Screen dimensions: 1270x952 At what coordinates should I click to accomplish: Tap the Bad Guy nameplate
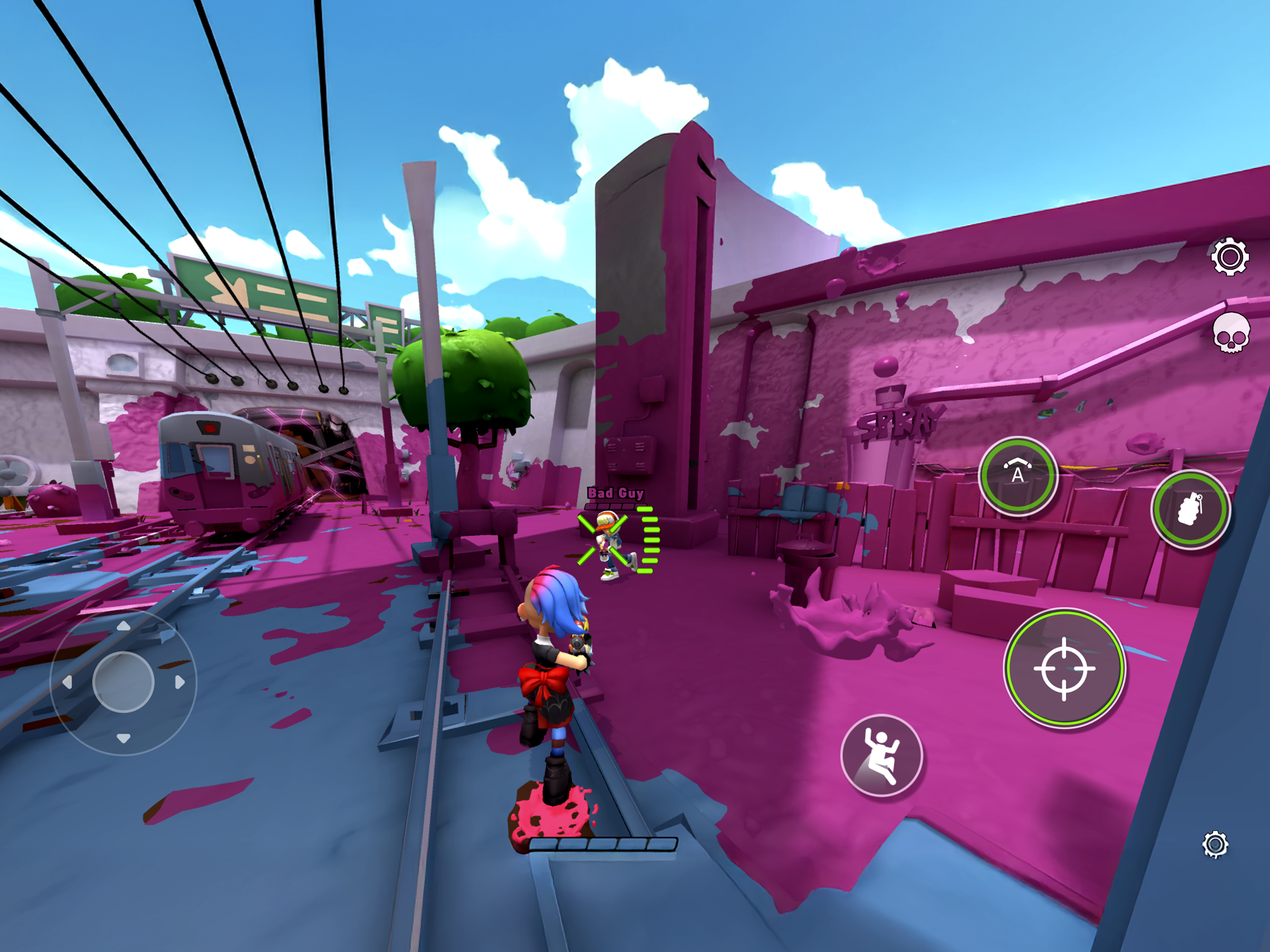click(615, 494)
